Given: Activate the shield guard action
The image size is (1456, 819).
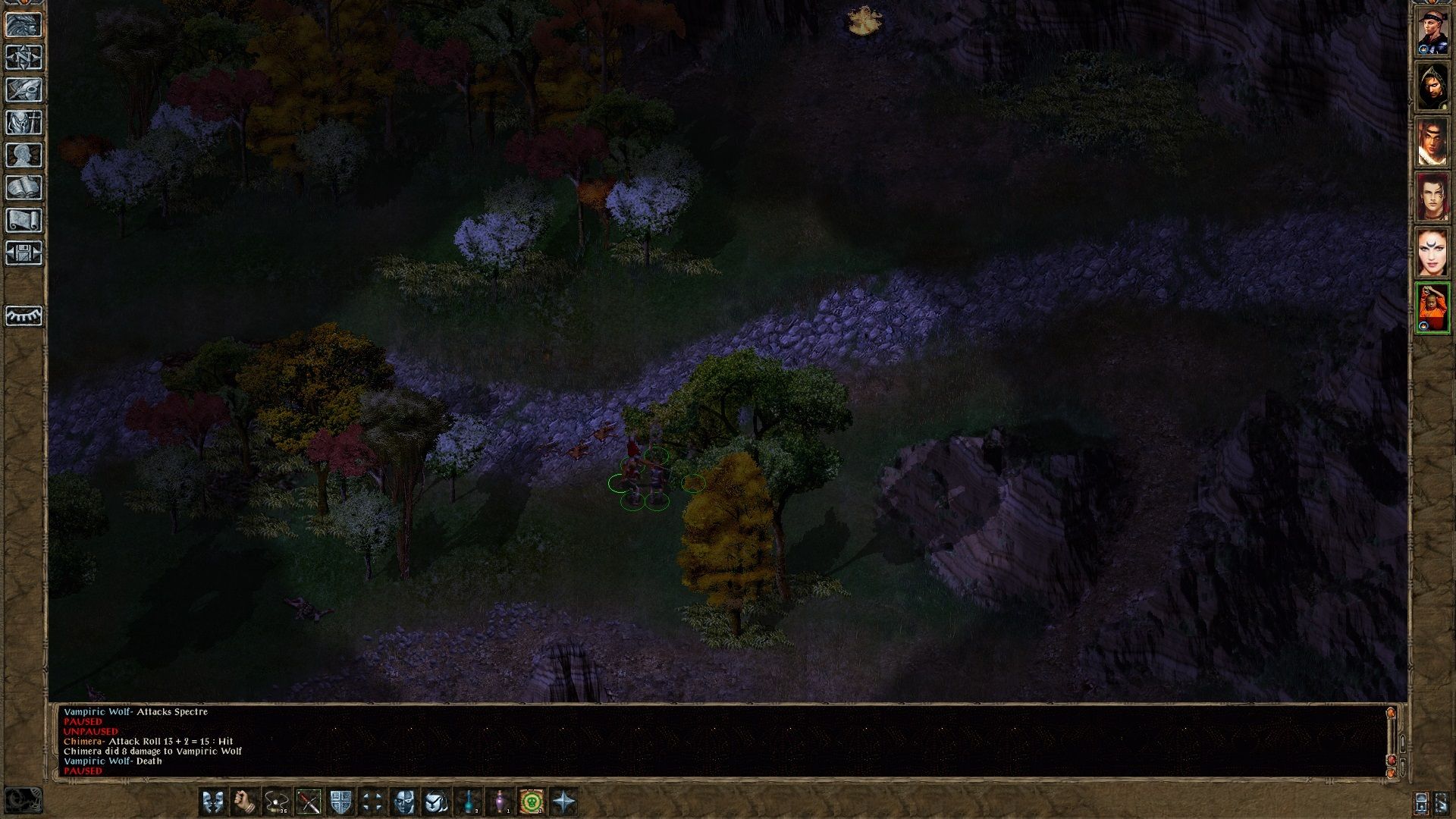Looking at the screenshot, I should tap(340, 802).
